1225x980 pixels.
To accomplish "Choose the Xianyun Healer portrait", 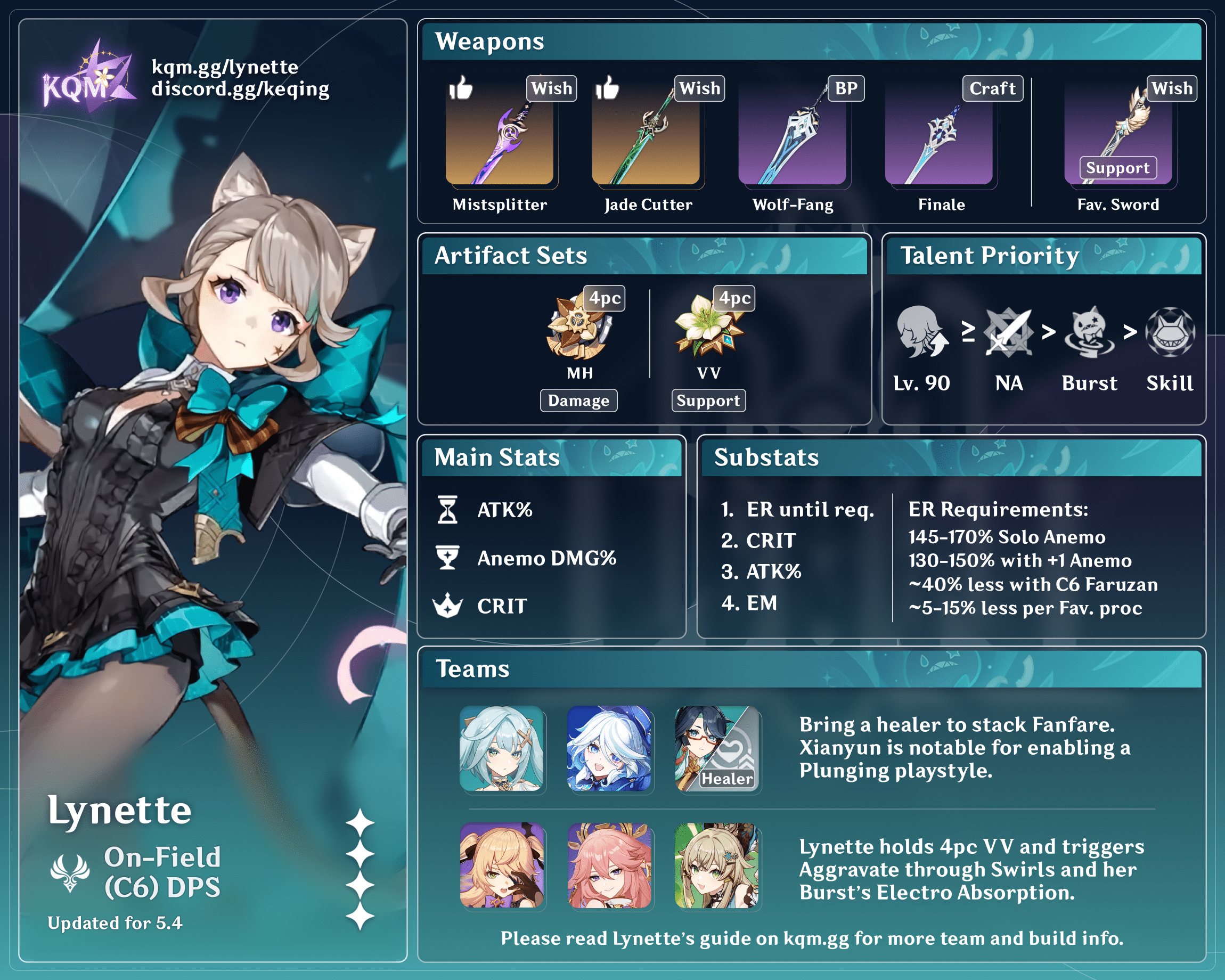I will (x=717, y=748).
